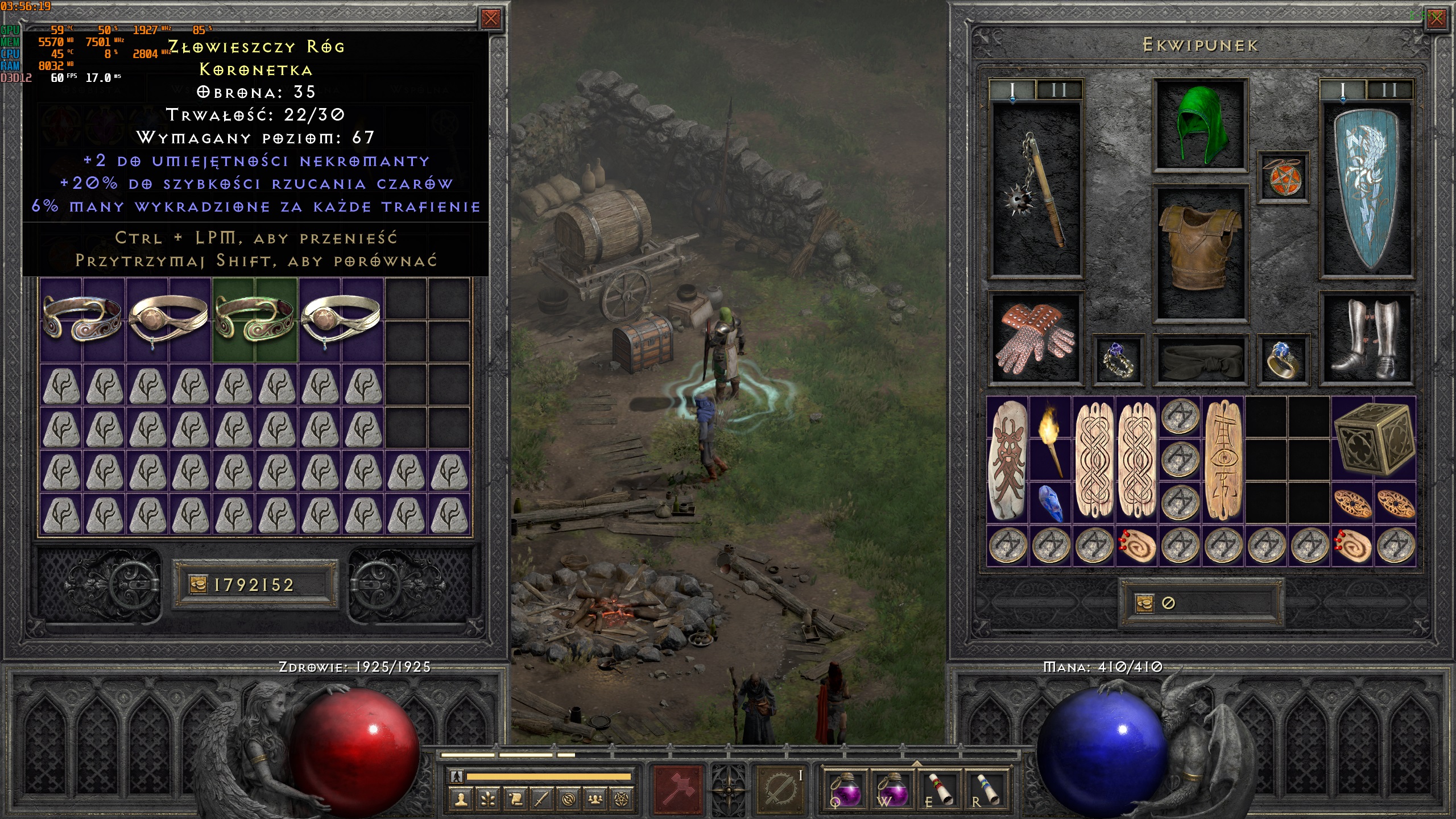Select the equipped belt slot
The height and width of the screenshot is (819, 1456).
1200,359
